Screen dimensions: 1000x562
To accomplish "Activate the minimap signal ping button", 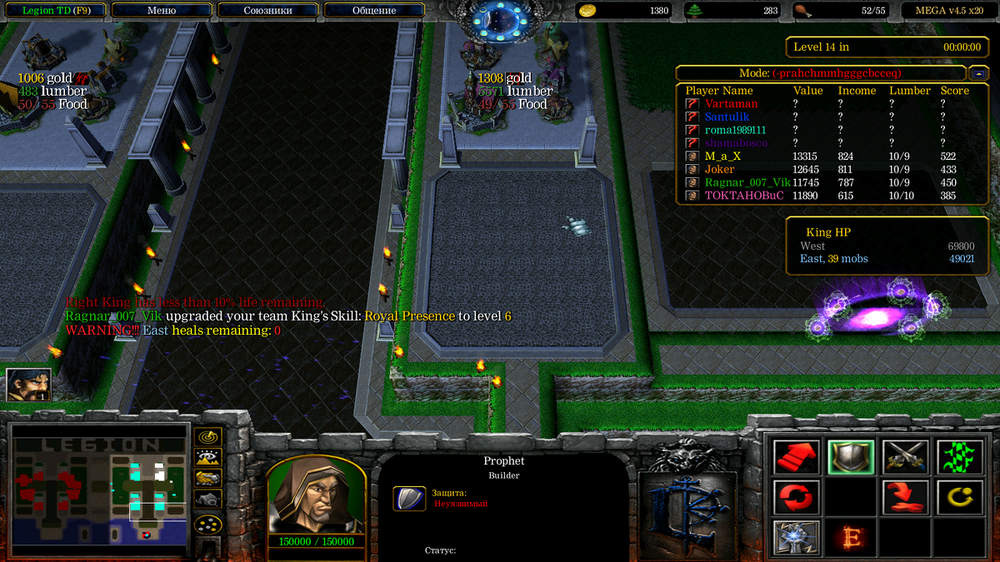I will pos(208,438).
